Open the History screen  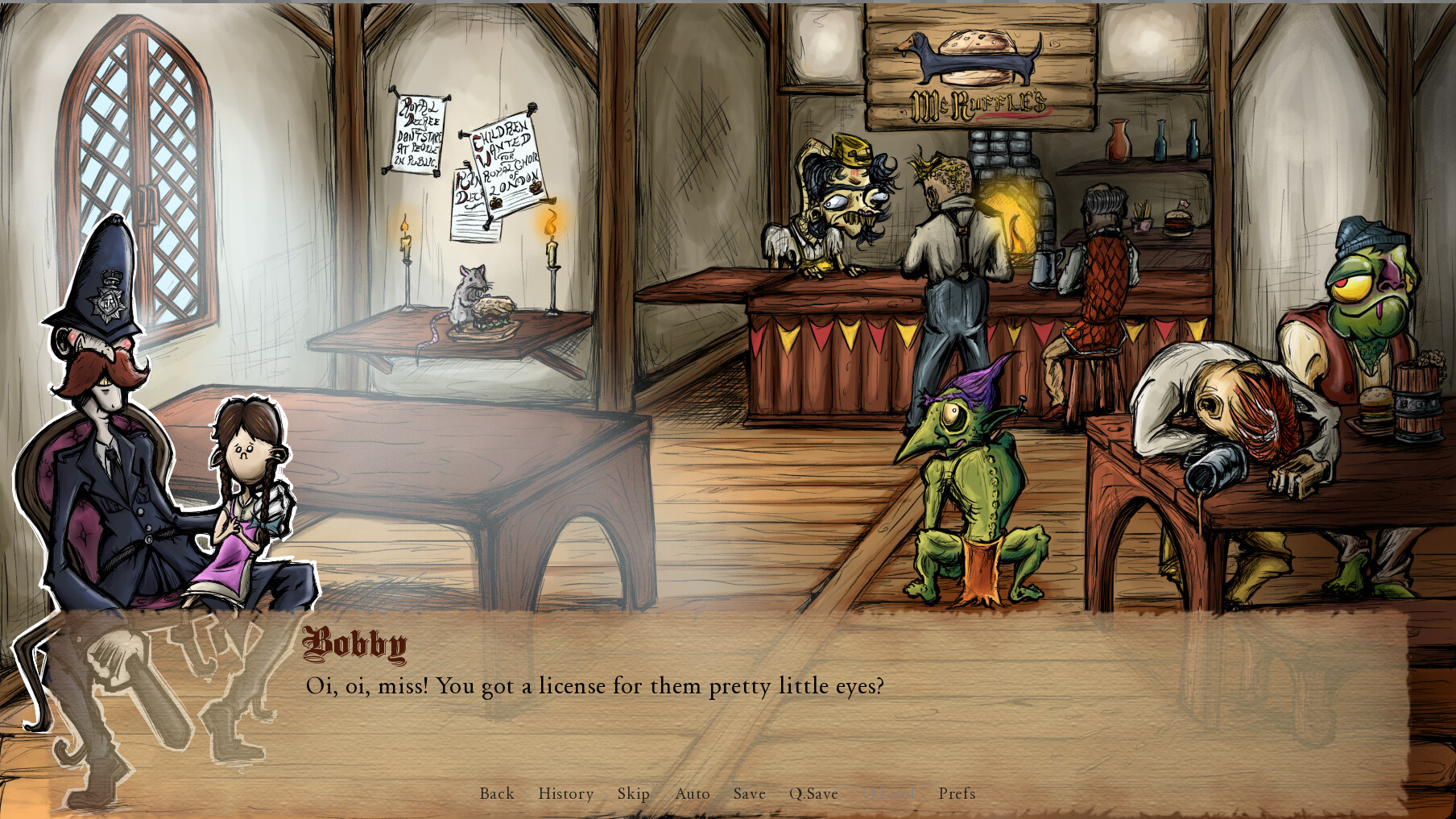(565, 794)
